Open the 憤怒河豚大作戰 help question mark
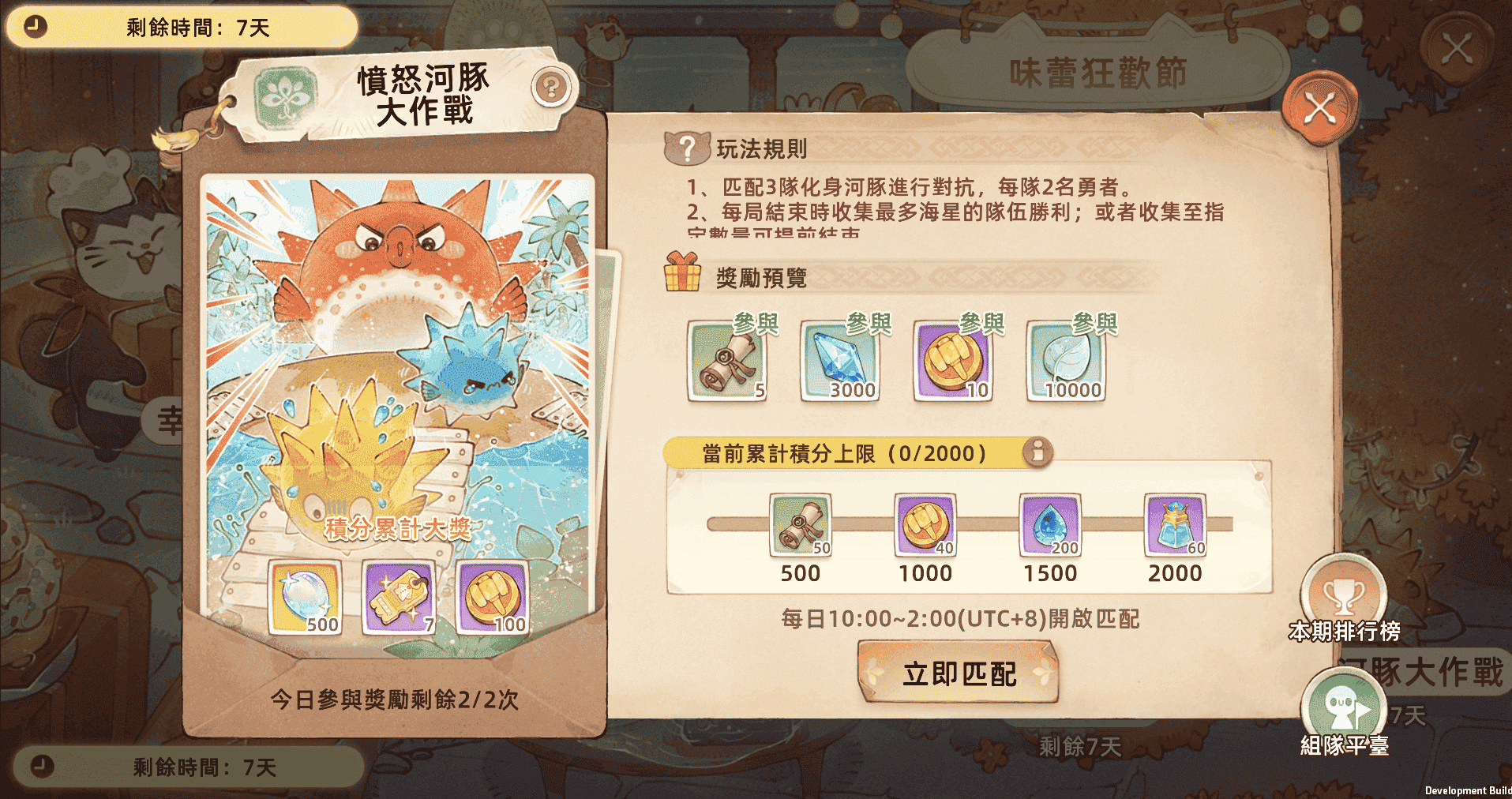 [551, 88]
